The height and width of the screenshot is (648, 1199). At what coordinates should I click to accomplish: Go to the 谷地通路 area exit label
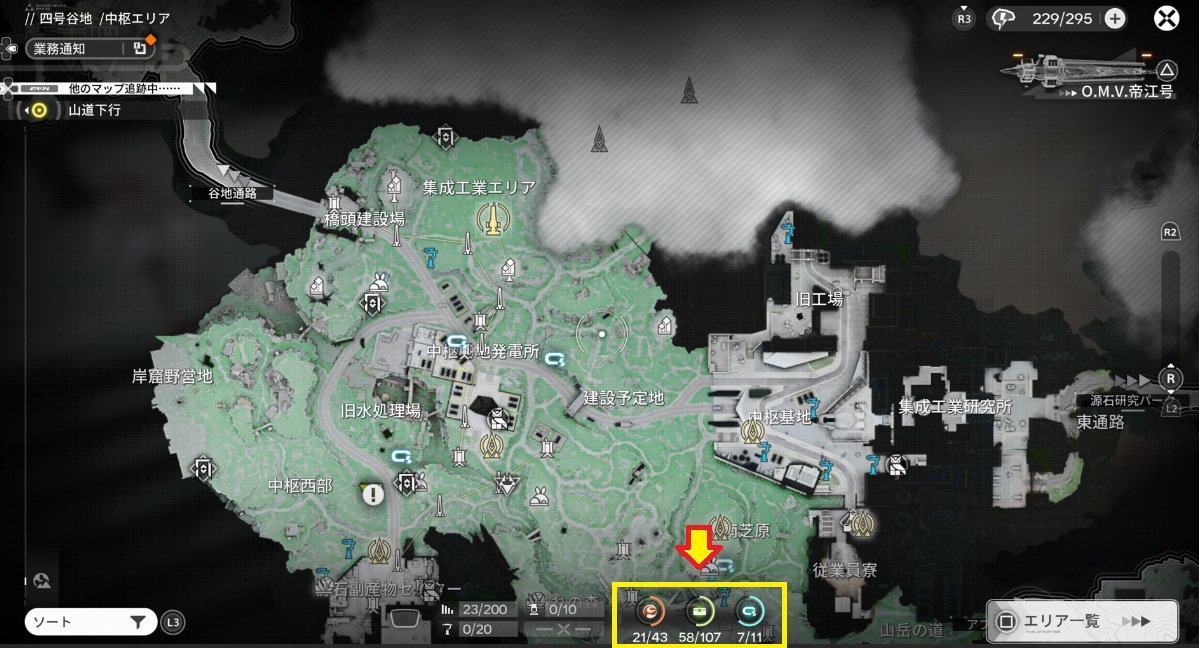[232, 193]
